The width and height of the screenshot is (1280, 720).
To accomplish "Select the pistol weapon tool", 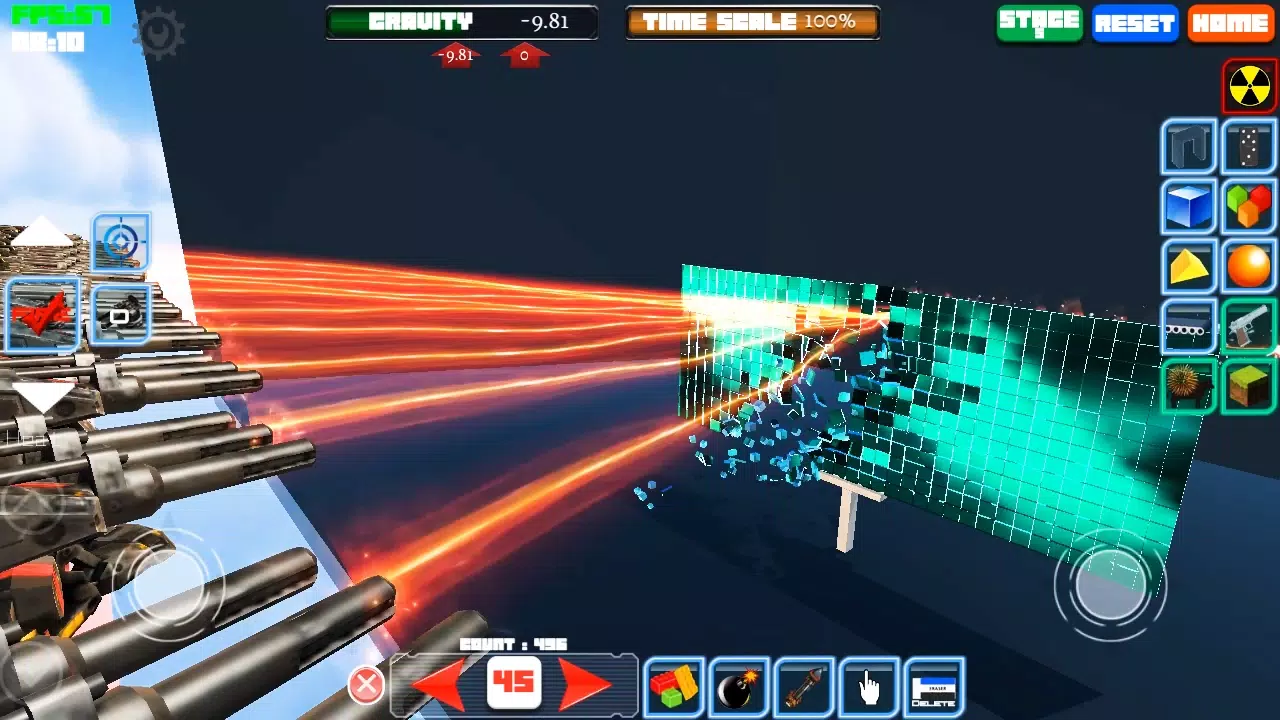I will click(1248, 327).
